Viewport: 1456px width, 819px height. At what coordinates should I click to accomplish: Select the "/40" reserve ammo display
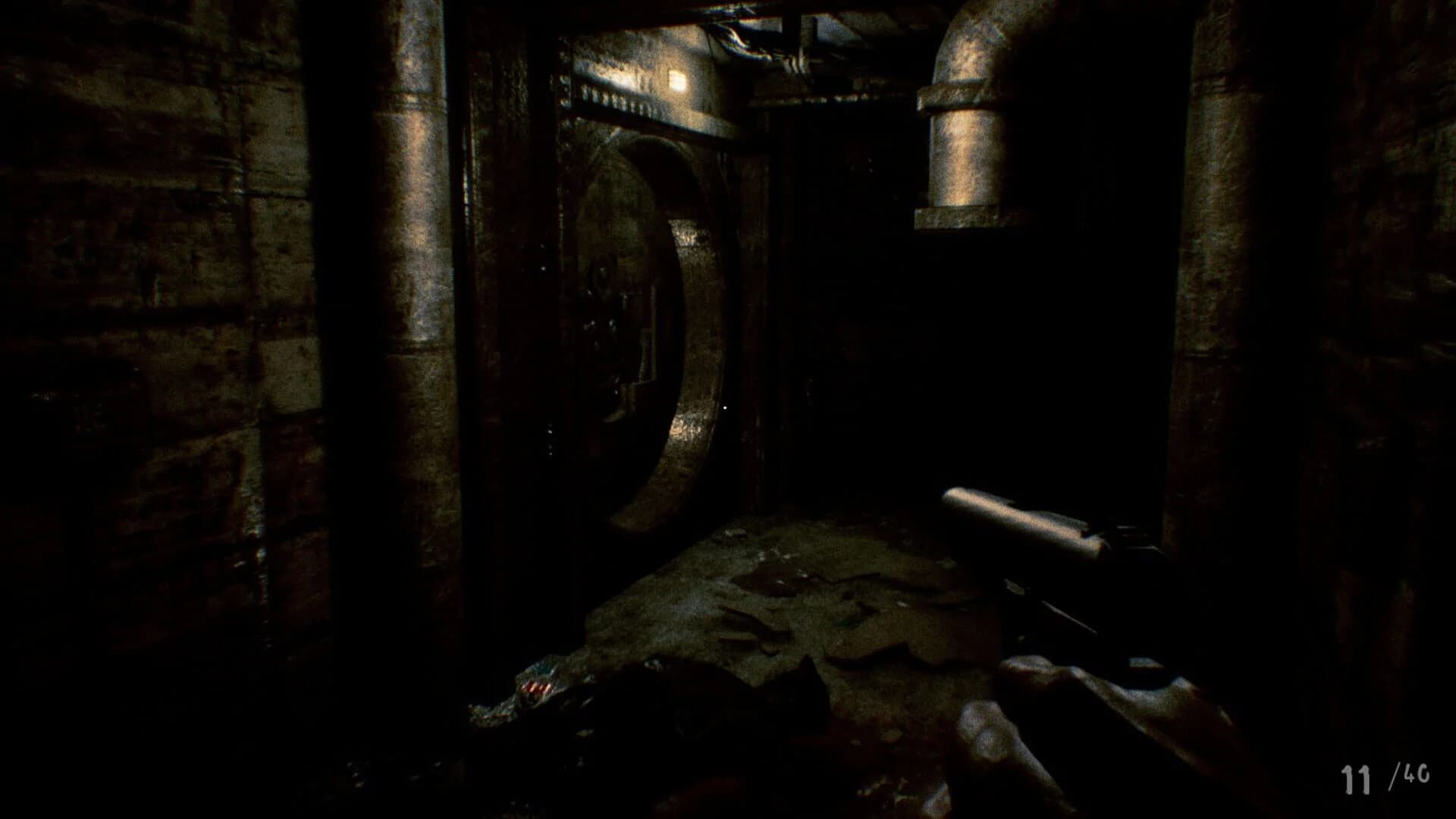(x=1407, y=775)
